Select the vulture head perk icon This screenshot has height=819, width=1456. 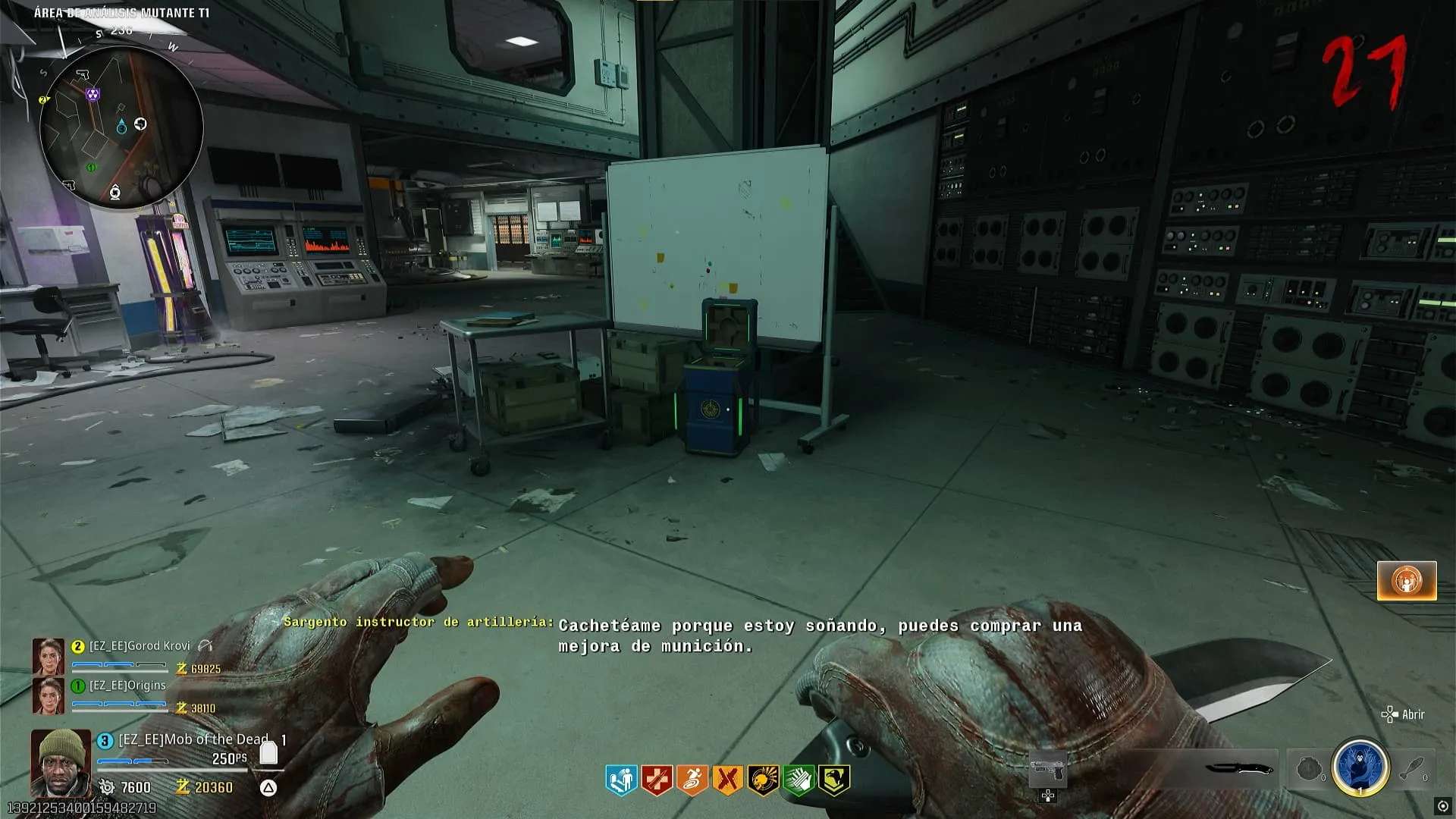(x=833, y=780)
